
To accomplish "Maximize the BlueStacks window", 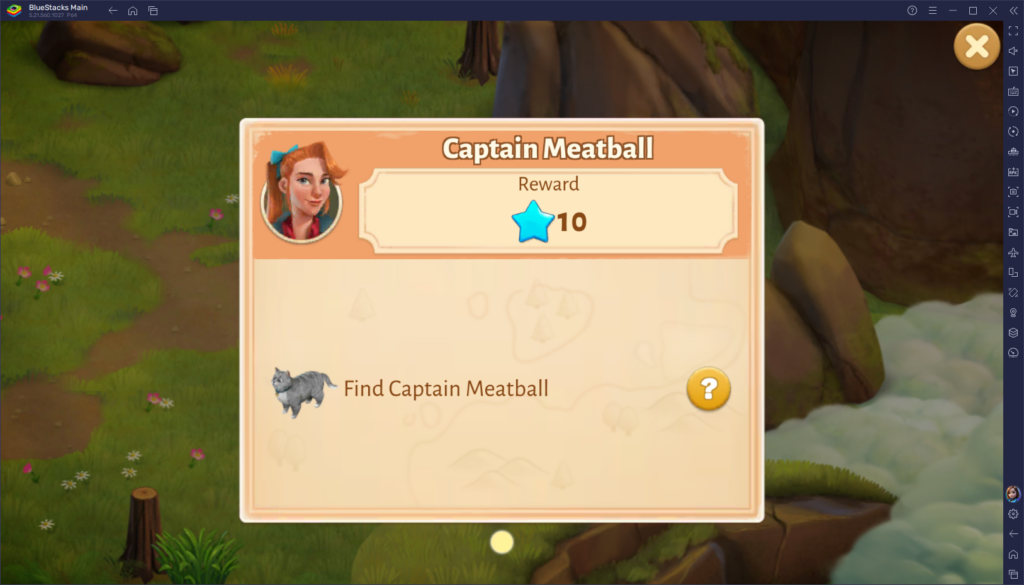I will pyautogui.click(x=973, y=10).
